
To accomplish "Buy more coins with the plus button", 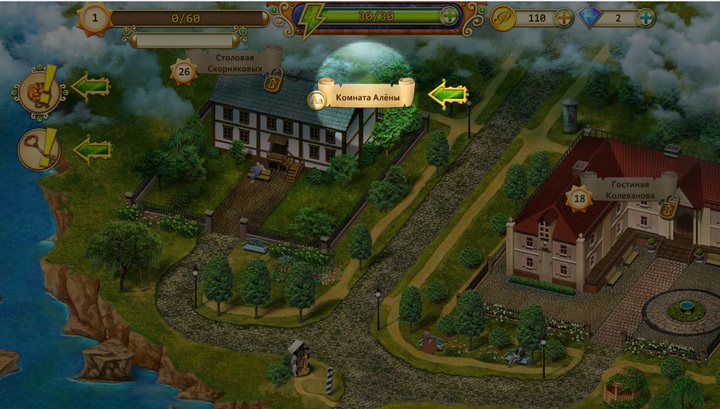I will pyautogui.click(x=564, y=18).
